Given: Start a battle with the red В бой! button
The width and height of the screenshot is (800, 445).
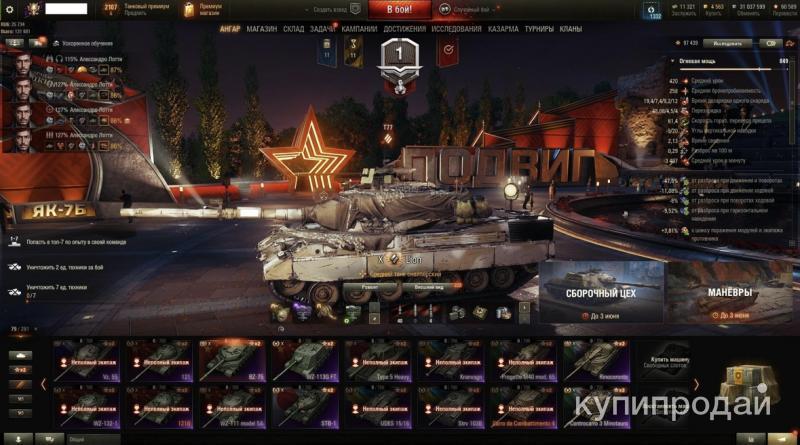Looking at the screenshot, I should (x=400, y=9).
